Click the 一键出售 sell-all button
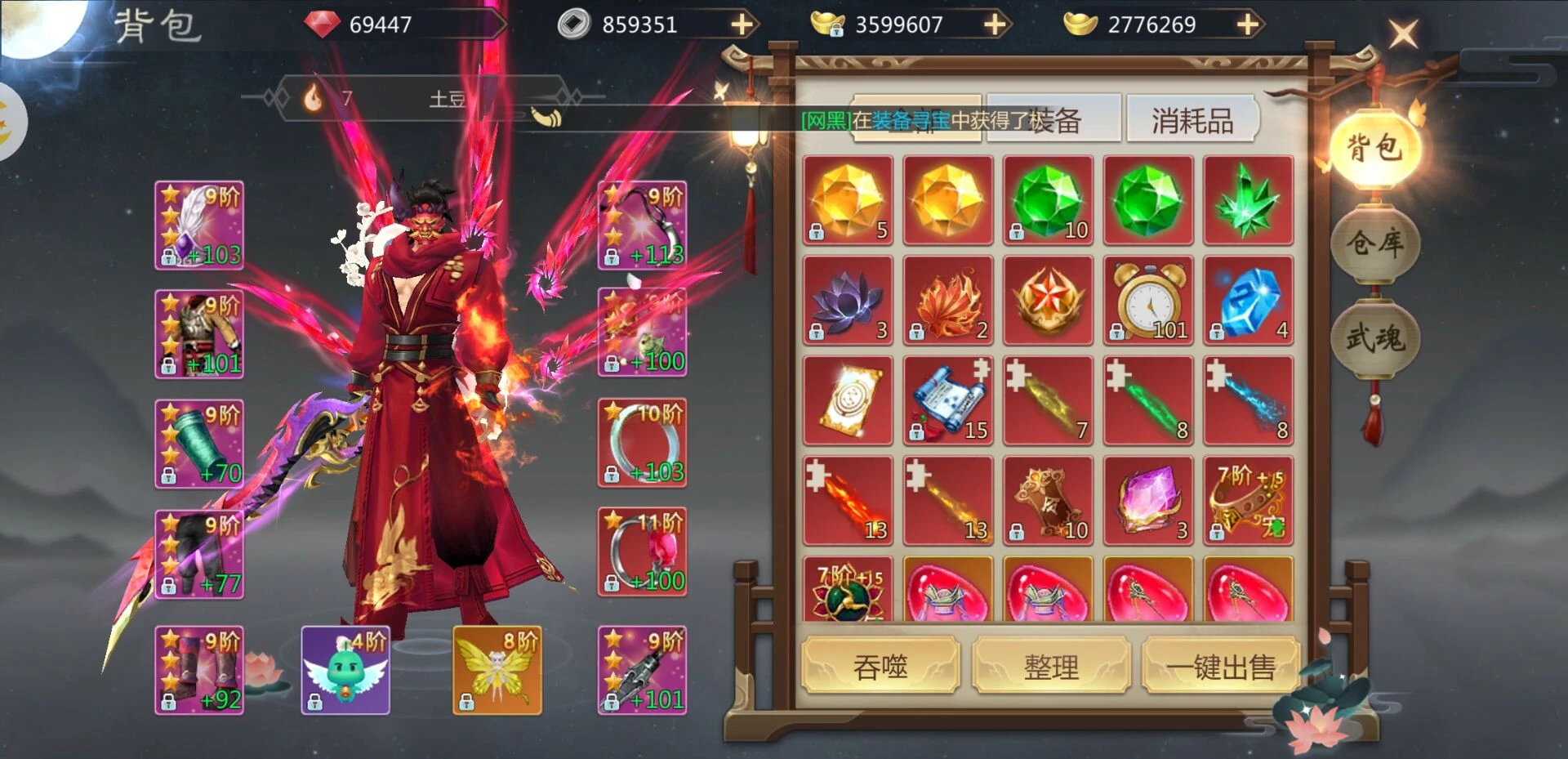This screenshot has height=759, width=1568. click(1220, 667)
